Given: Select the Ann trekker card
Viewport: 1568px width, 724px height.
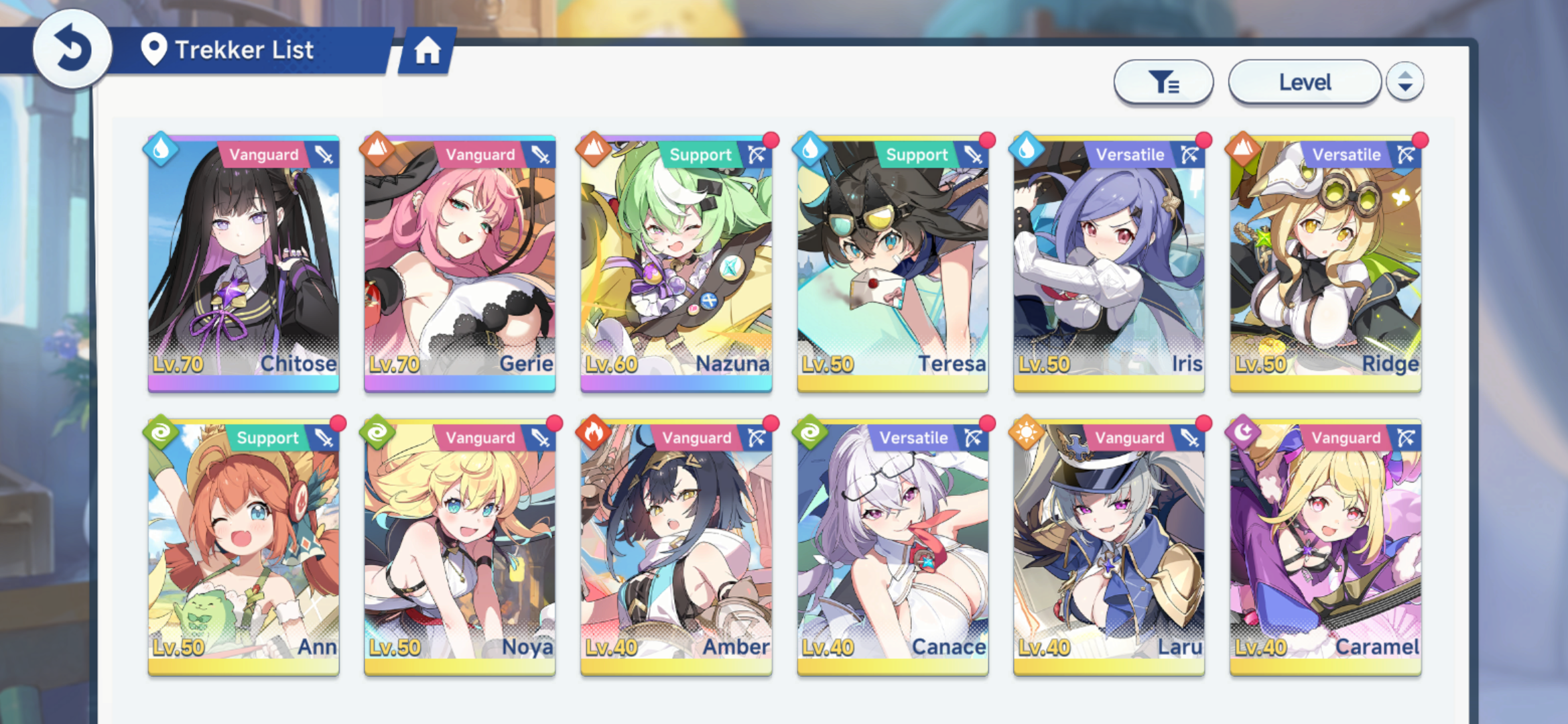Looking at the screenshot, I should coord(244,547).
